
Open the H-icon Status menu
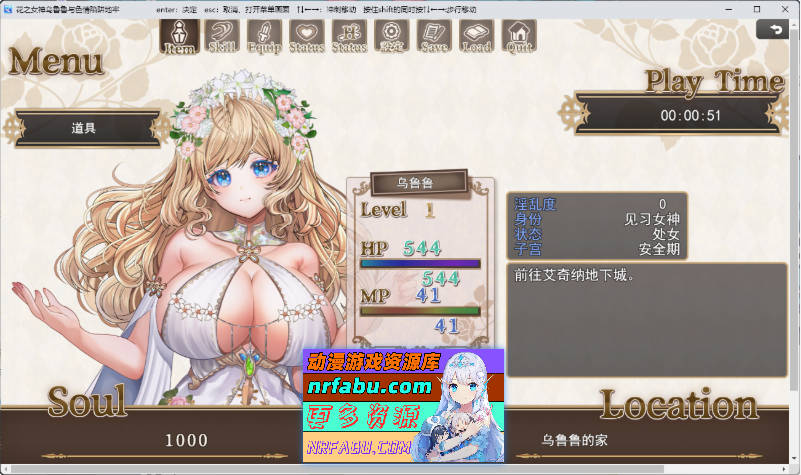(349, 35)
